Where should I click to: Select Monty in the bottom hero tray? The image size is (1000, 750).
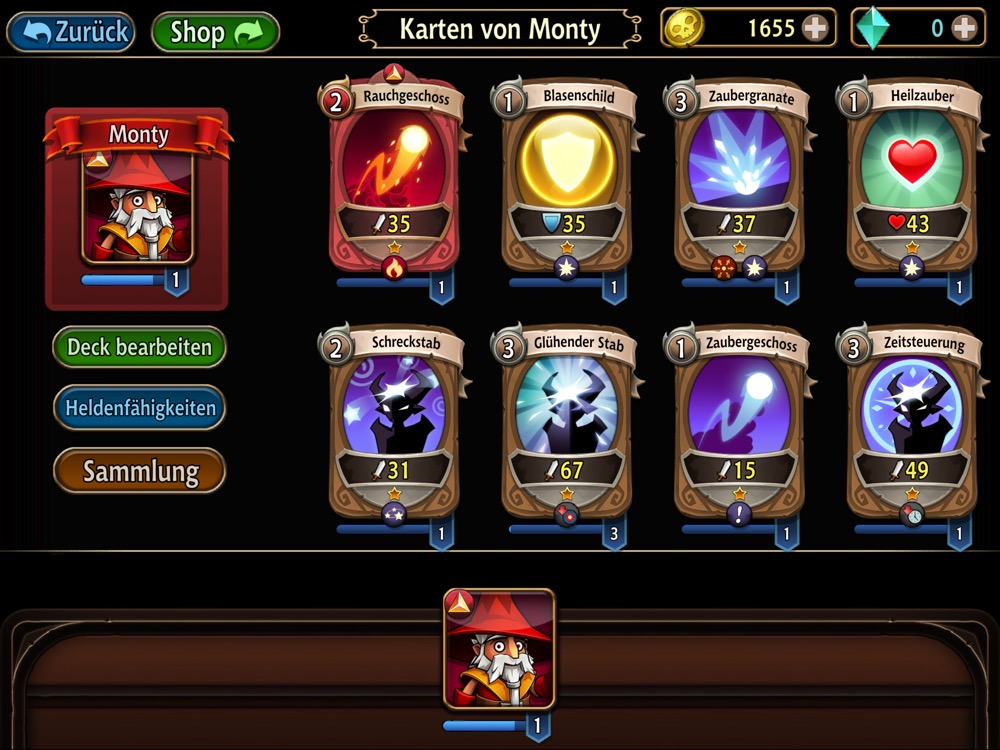click(499, 650)
